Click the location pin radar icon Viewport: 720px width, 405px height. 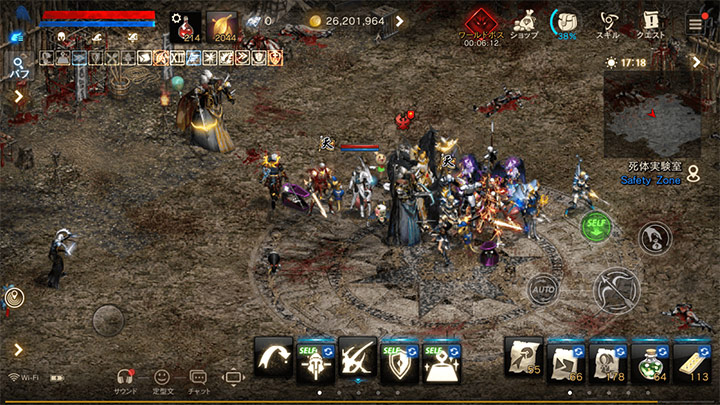(14, 296)
